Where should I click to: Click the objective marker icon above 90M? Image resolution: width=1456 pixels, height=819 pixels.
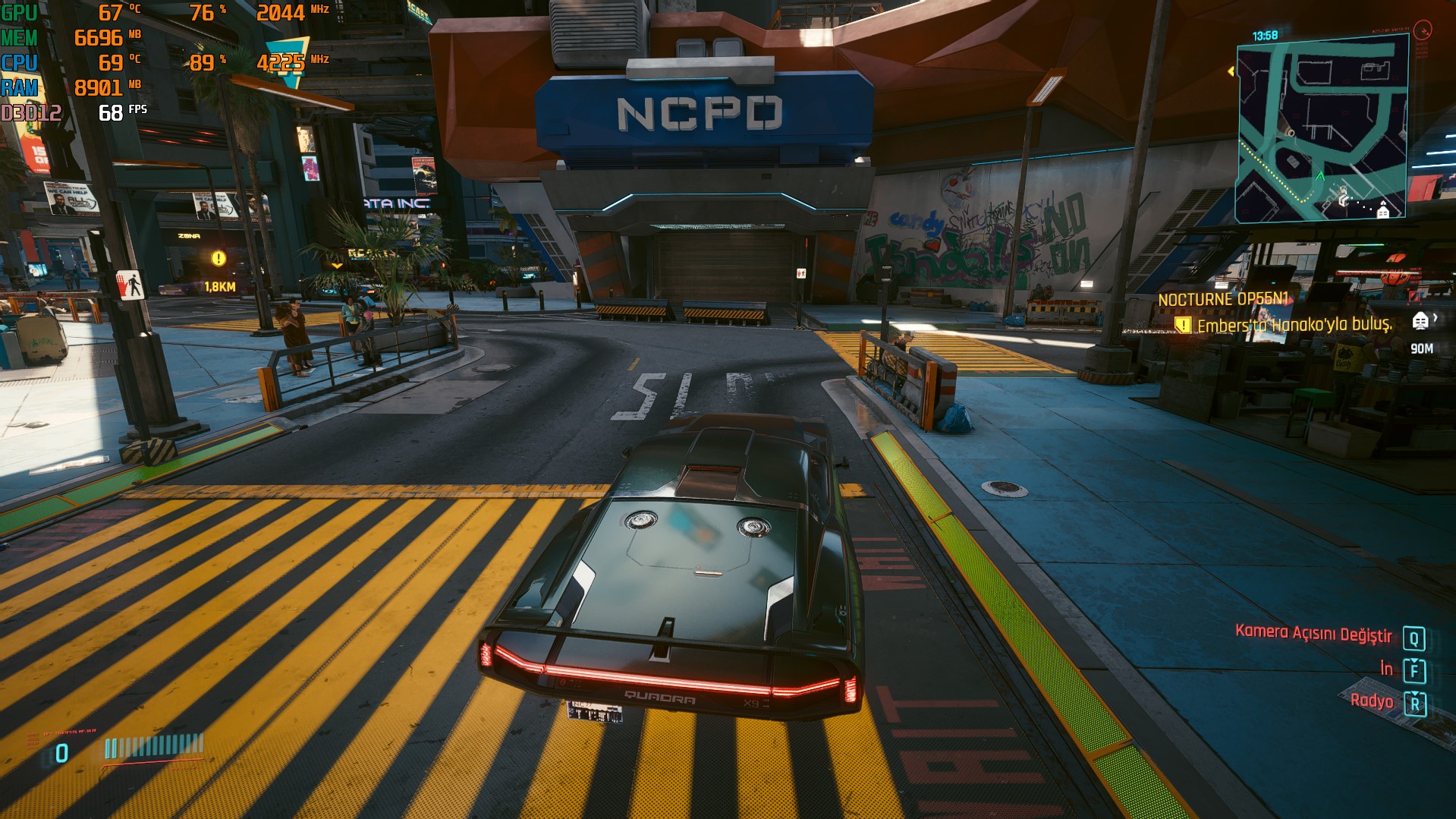1420,321
